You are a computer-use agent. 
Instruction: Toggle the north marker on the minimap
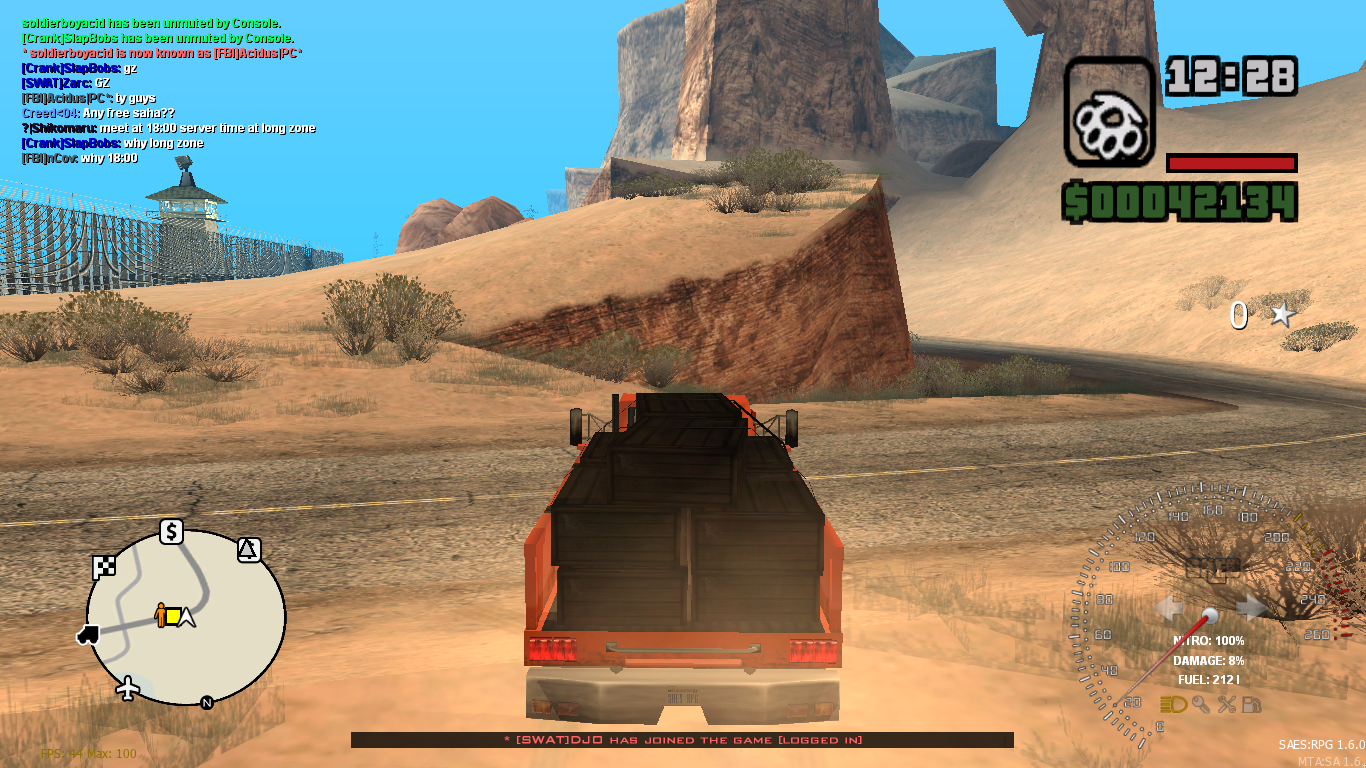pos(206,703)
